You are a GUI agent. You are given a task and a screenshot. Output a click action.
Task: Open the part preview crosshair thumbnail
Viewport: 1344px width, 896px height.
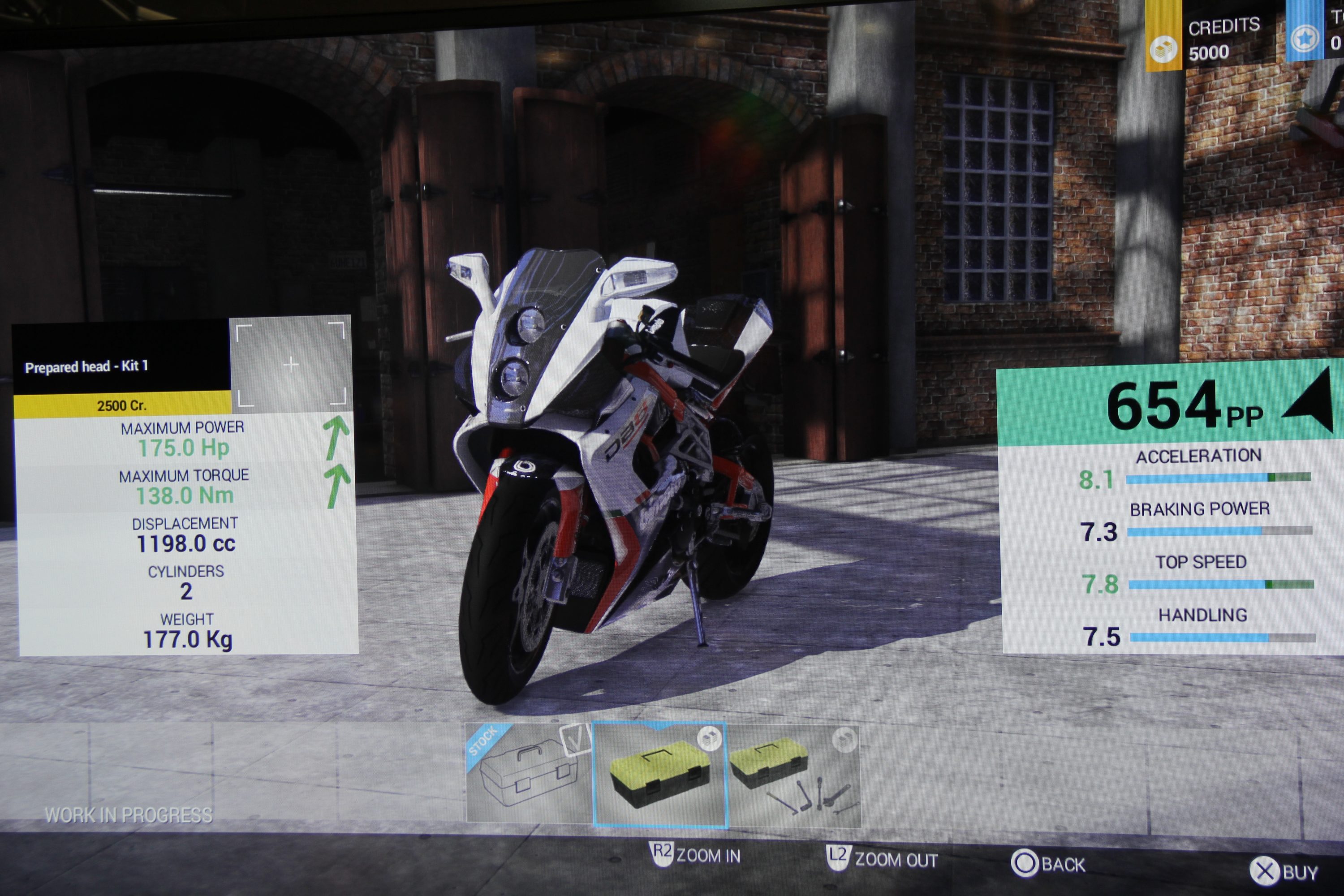(291, 364)
